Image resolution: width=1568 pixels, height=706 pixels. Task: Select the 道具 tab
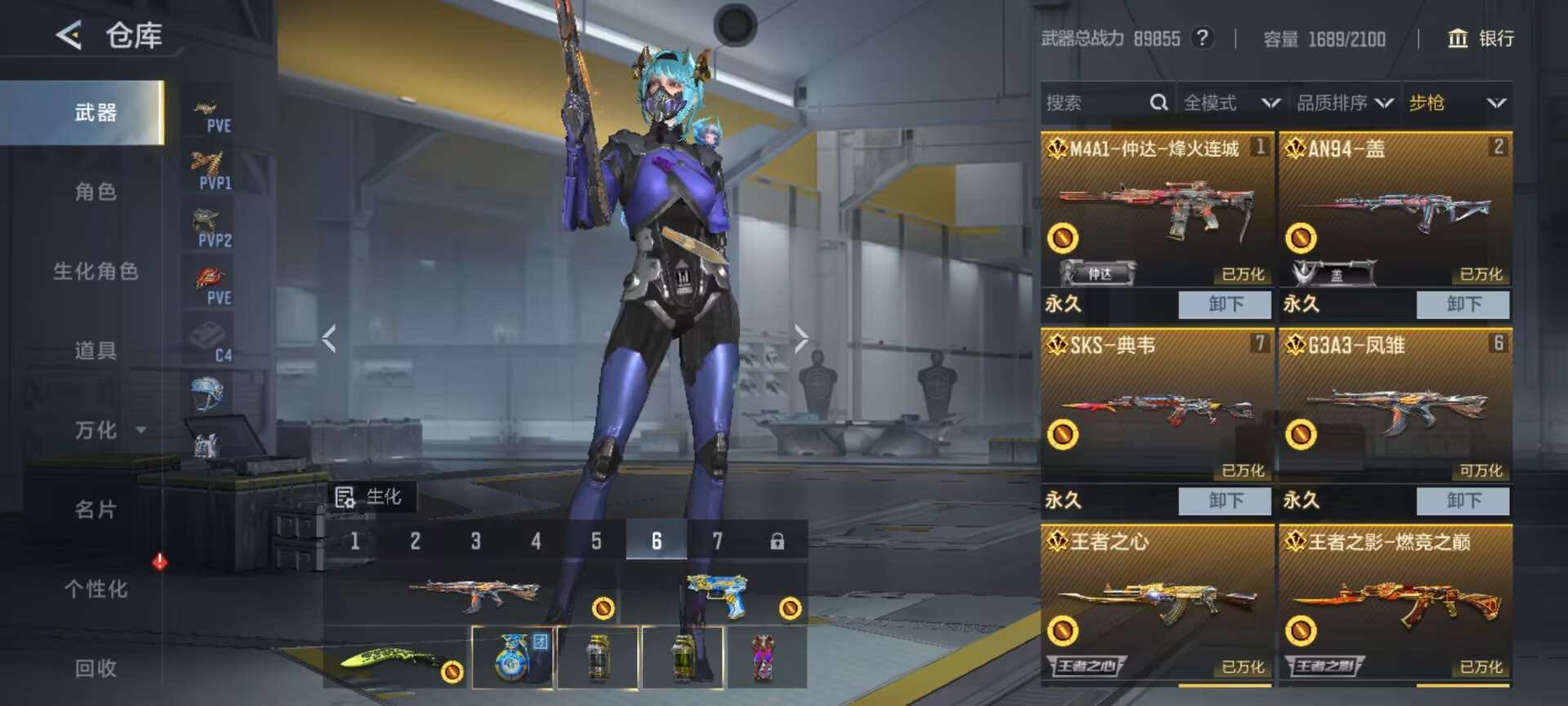pyautogui.click(x=96, y=351)
